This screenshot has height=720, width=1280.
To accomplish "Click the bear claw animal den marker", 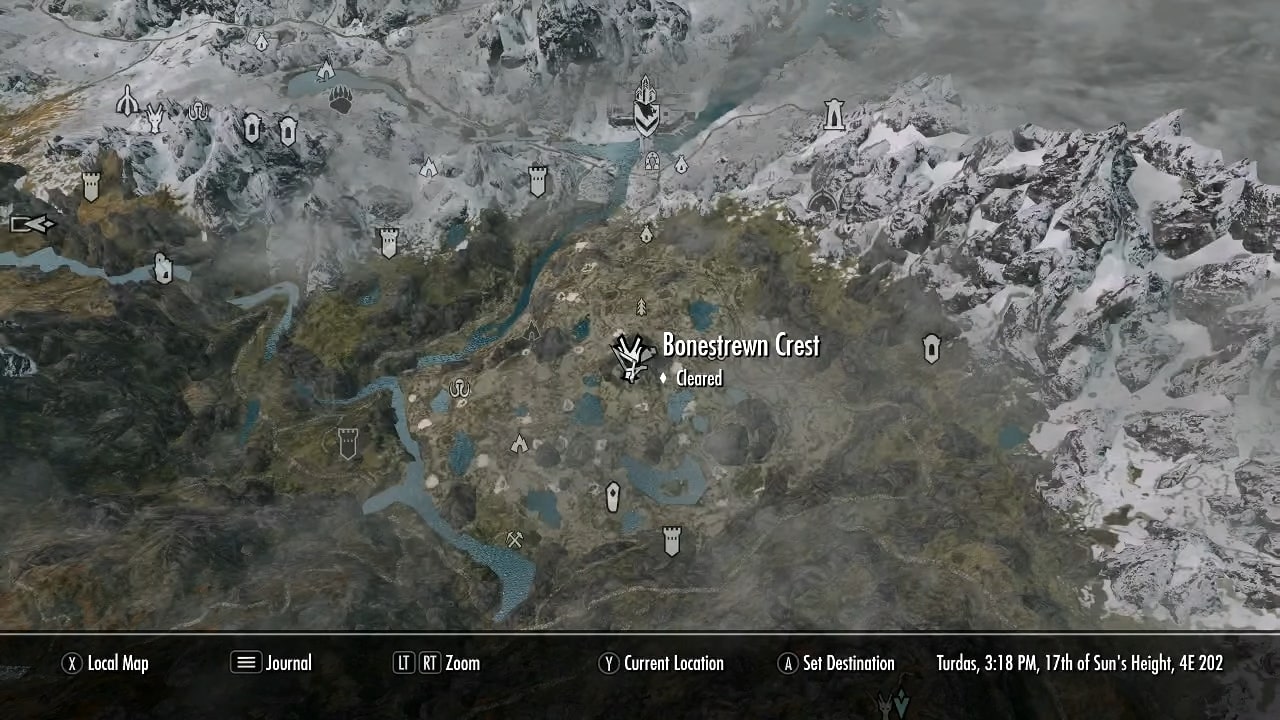I will coord(340,100).
